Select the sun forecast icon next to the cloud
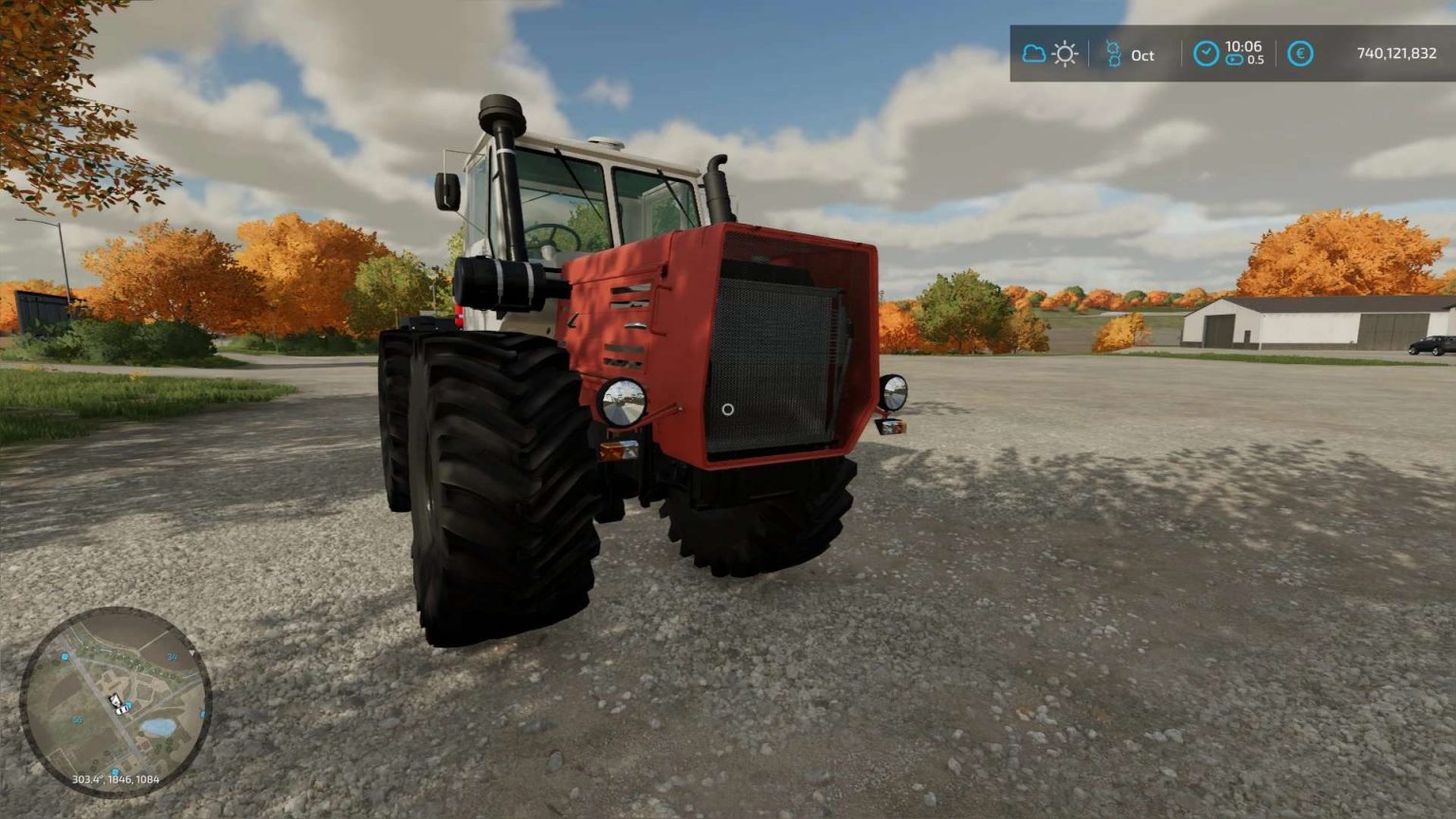This screenshot has width=1456, height=819. pyautogui.click(x=1065, y=54)
